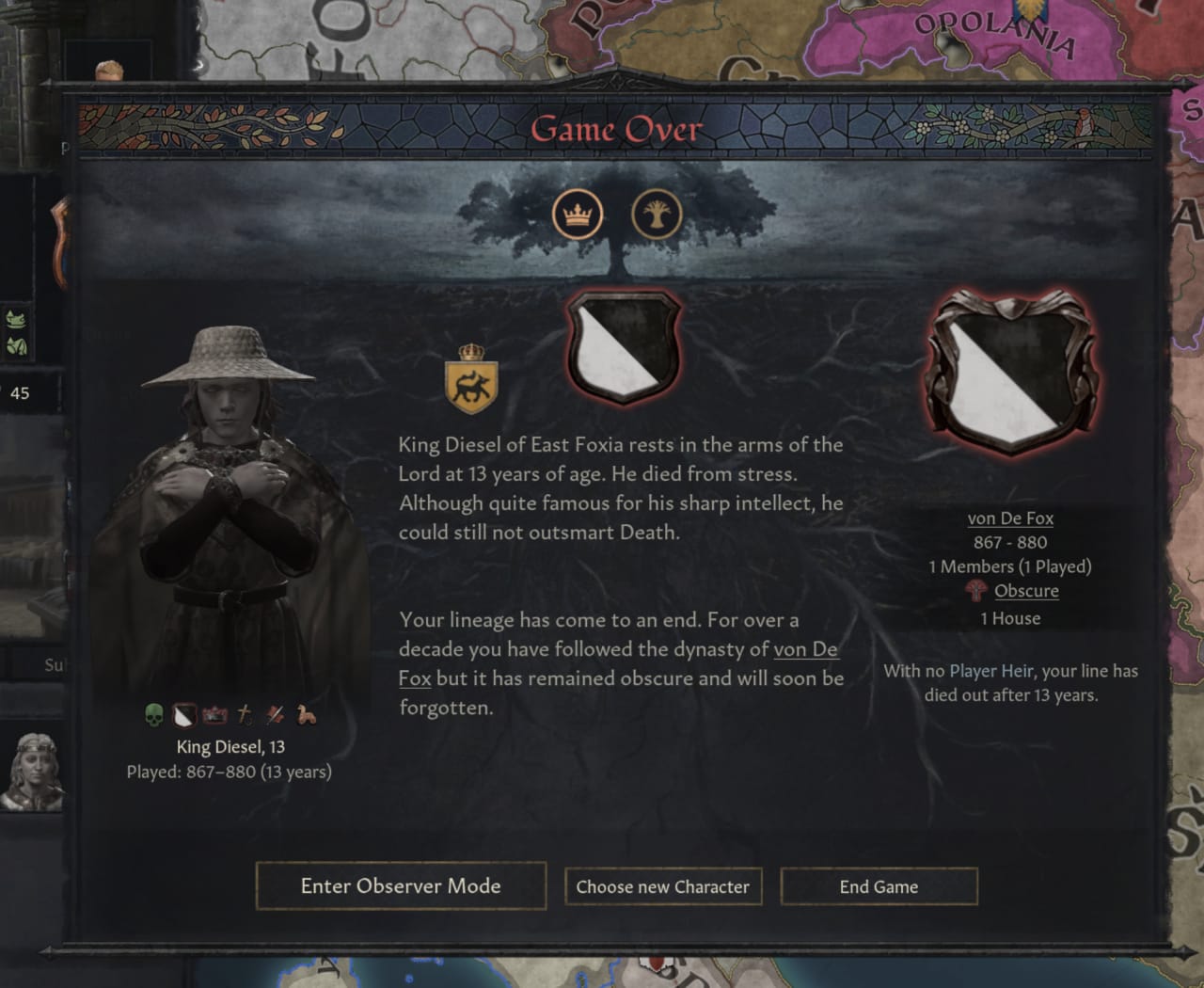This screenshot has width=1204, height=988.
Task: Open the von De Fox dynasty link
Action: pyautogui.click(x=1010, y=518)
